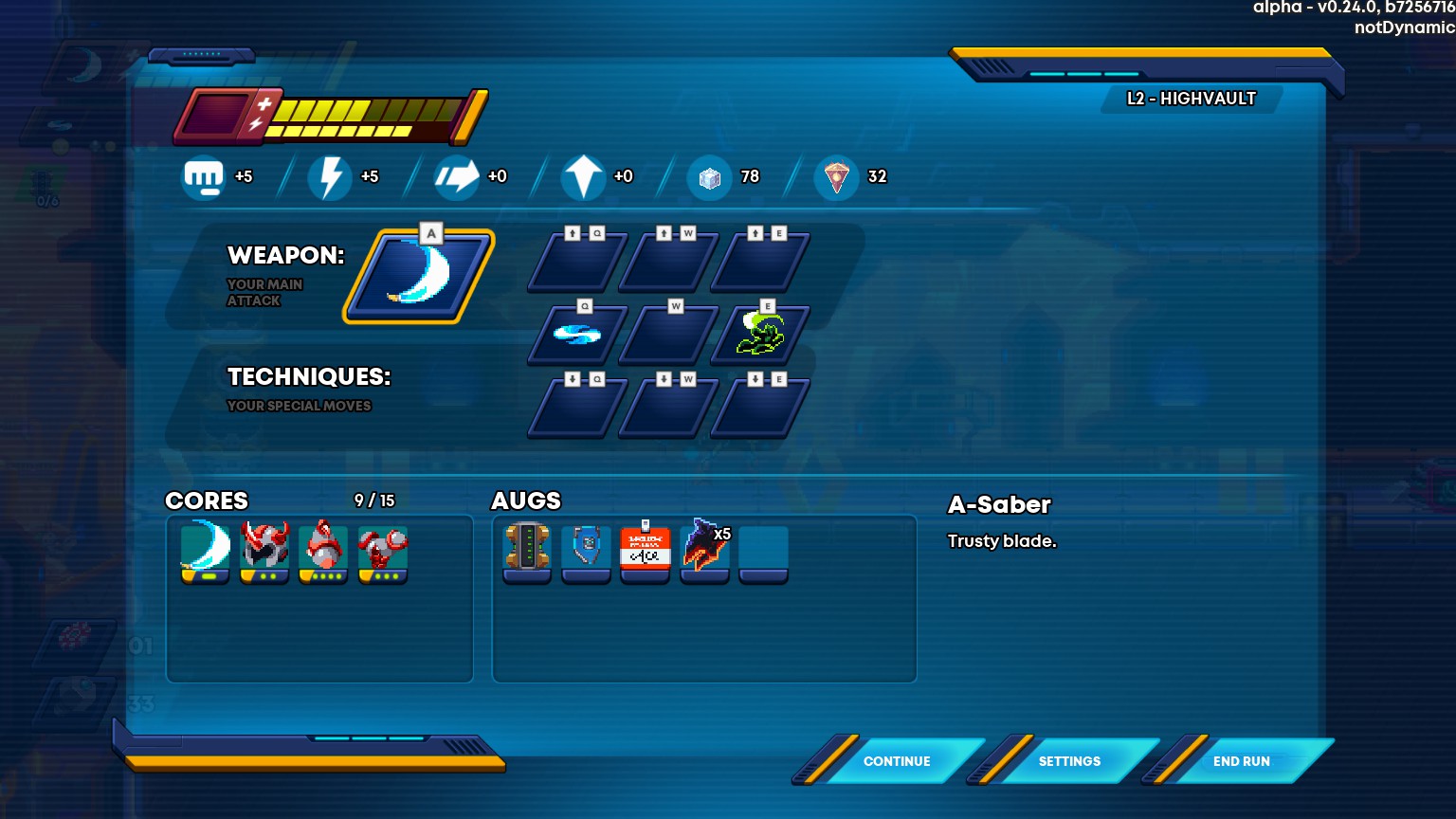
Task: End the current run
Action: click(x=1241, y=761)
